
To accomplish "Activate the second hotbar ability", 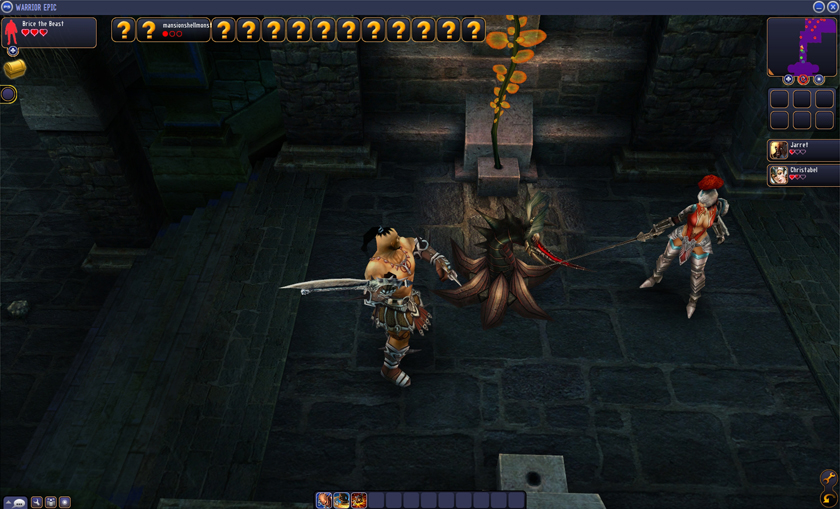I will [x=341, y=500].
